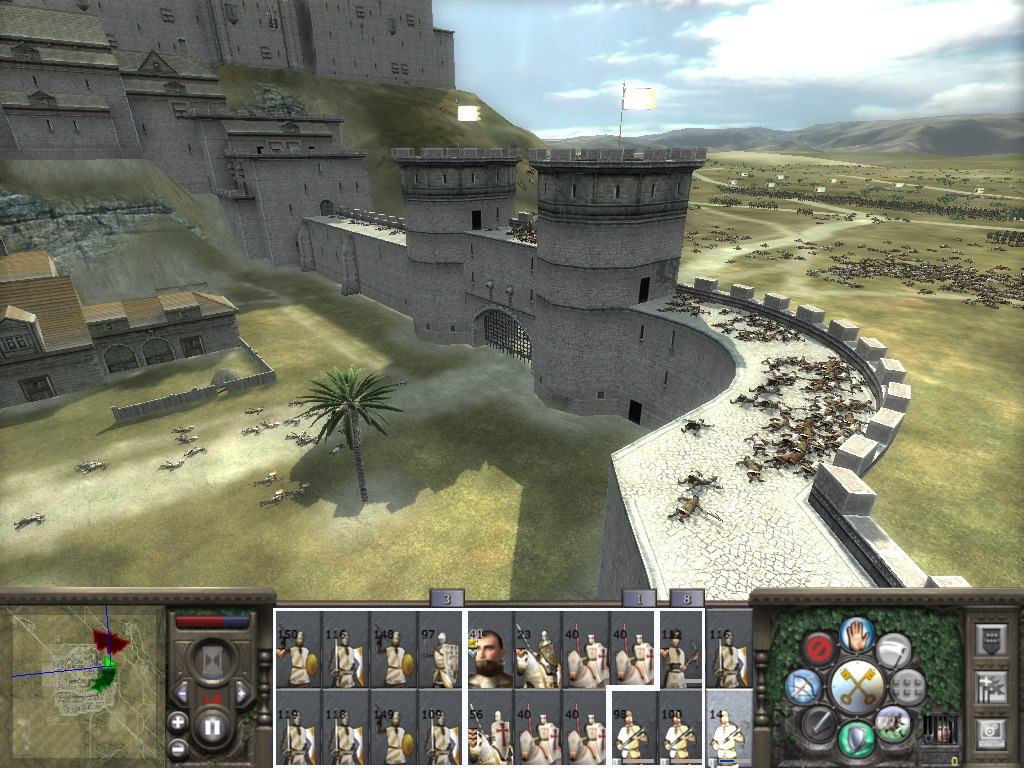This screenshot has width=1024, height=768.
Task: Open group formations (grid of squares icon)
Action: pos(907,686)
